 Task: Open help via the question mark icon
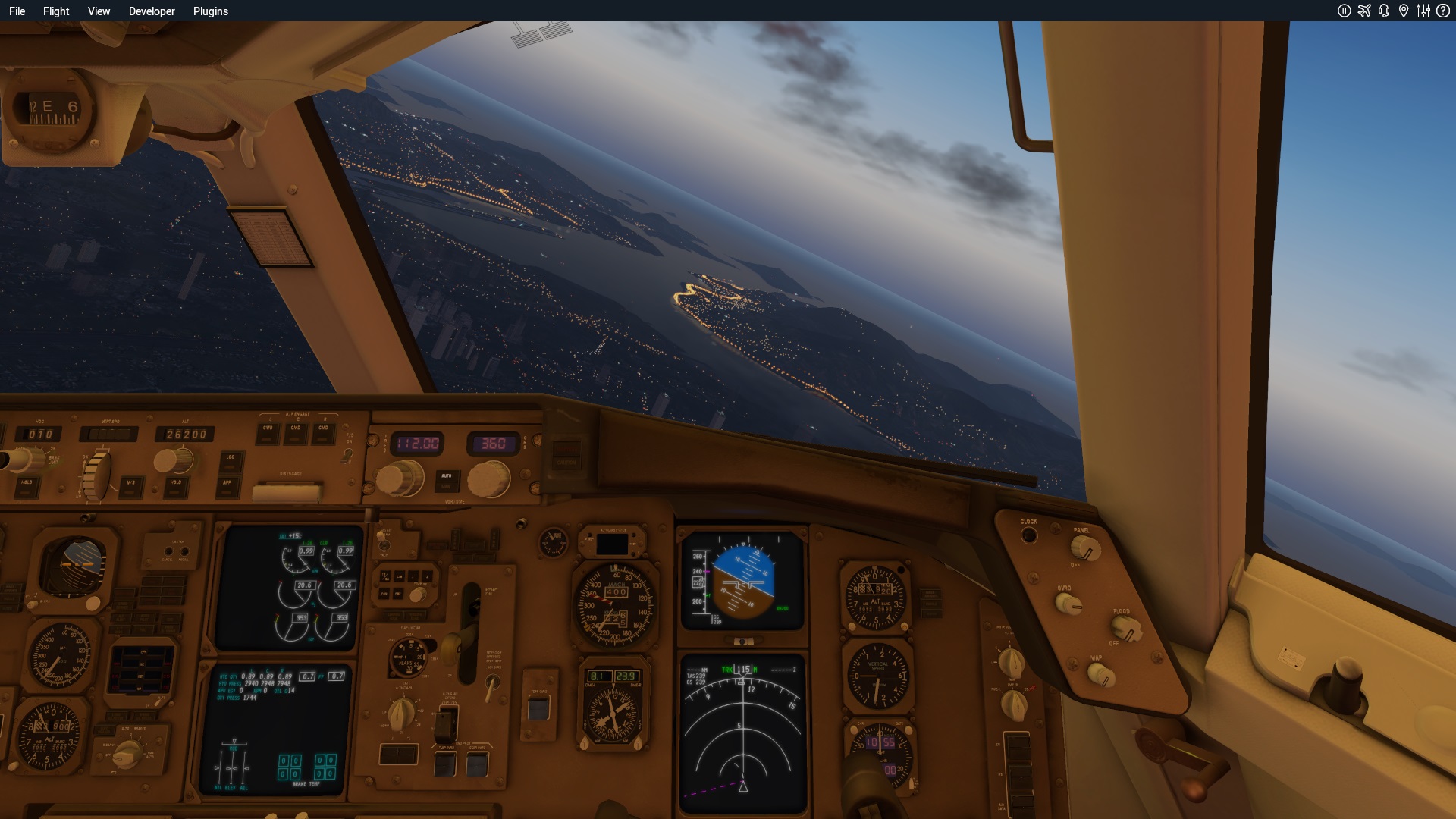[1443, 11]
